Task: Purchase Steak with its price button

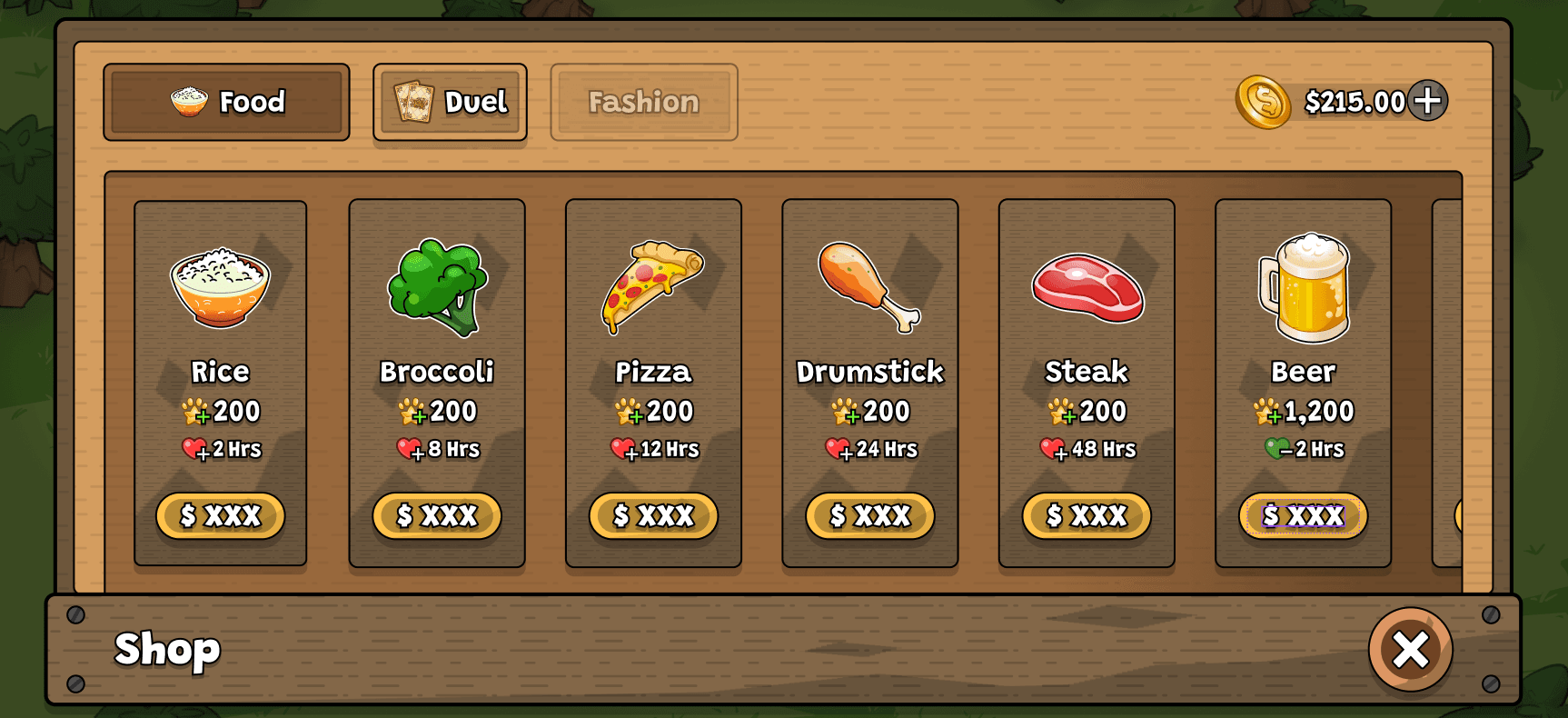Action: coord(1087,516)
